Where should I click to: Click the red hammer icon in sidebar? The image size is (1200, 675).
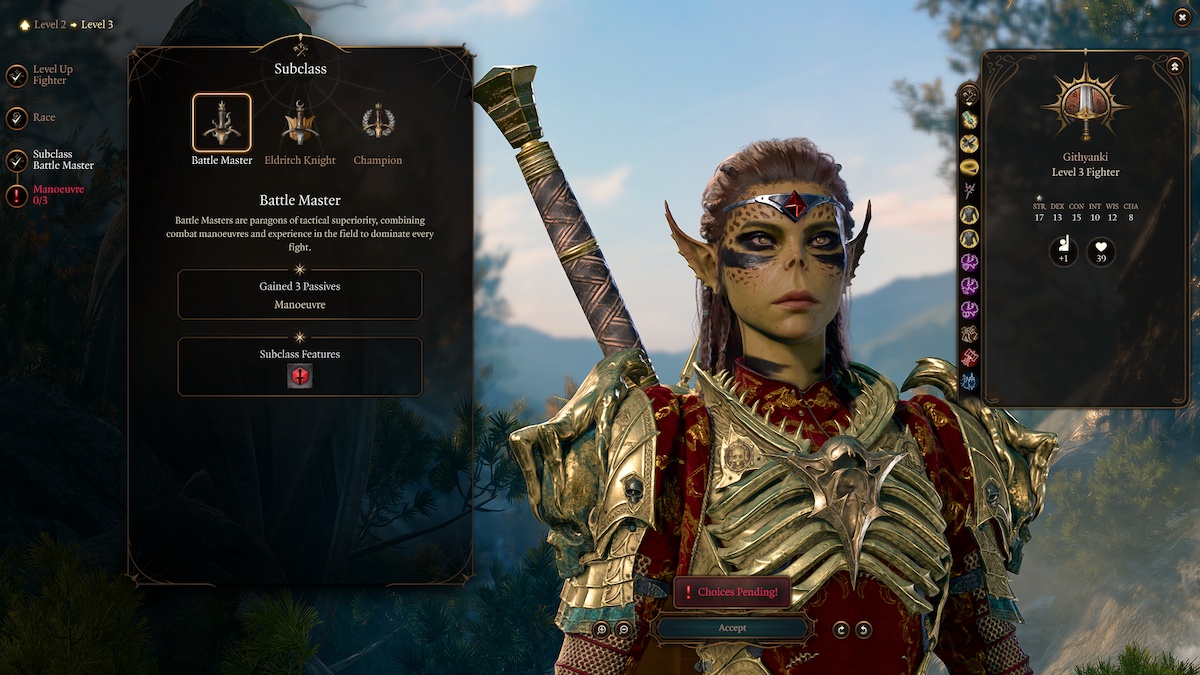click(x=969, y=357)
